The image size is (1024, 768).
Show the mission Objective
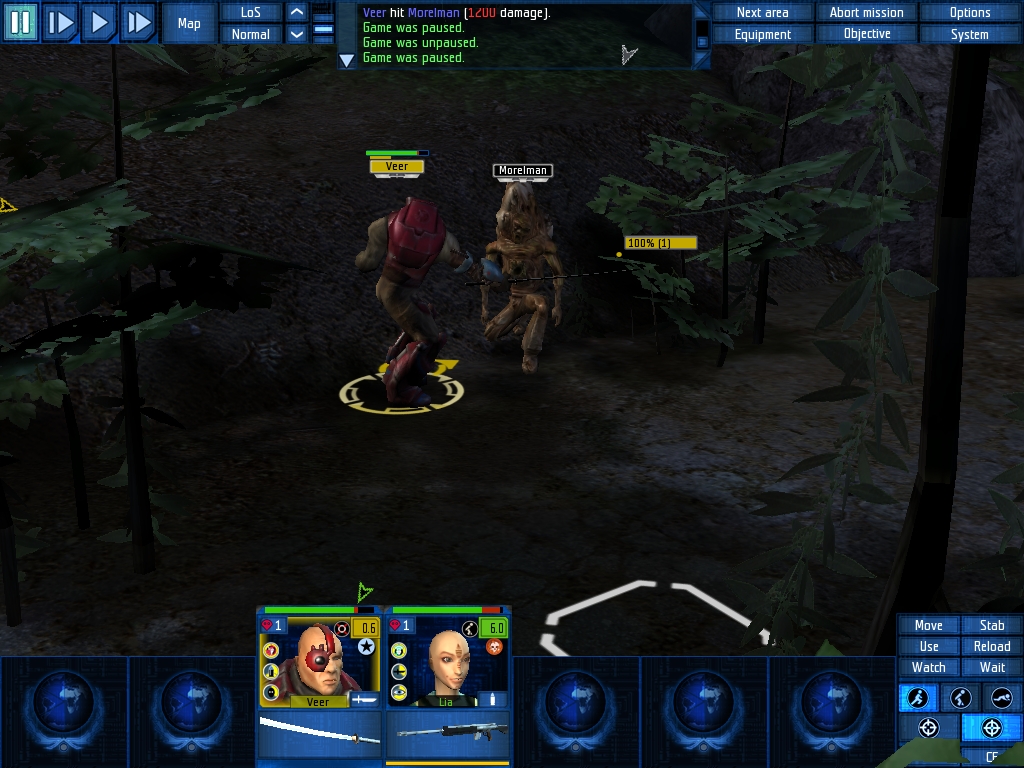click(866, 34)
